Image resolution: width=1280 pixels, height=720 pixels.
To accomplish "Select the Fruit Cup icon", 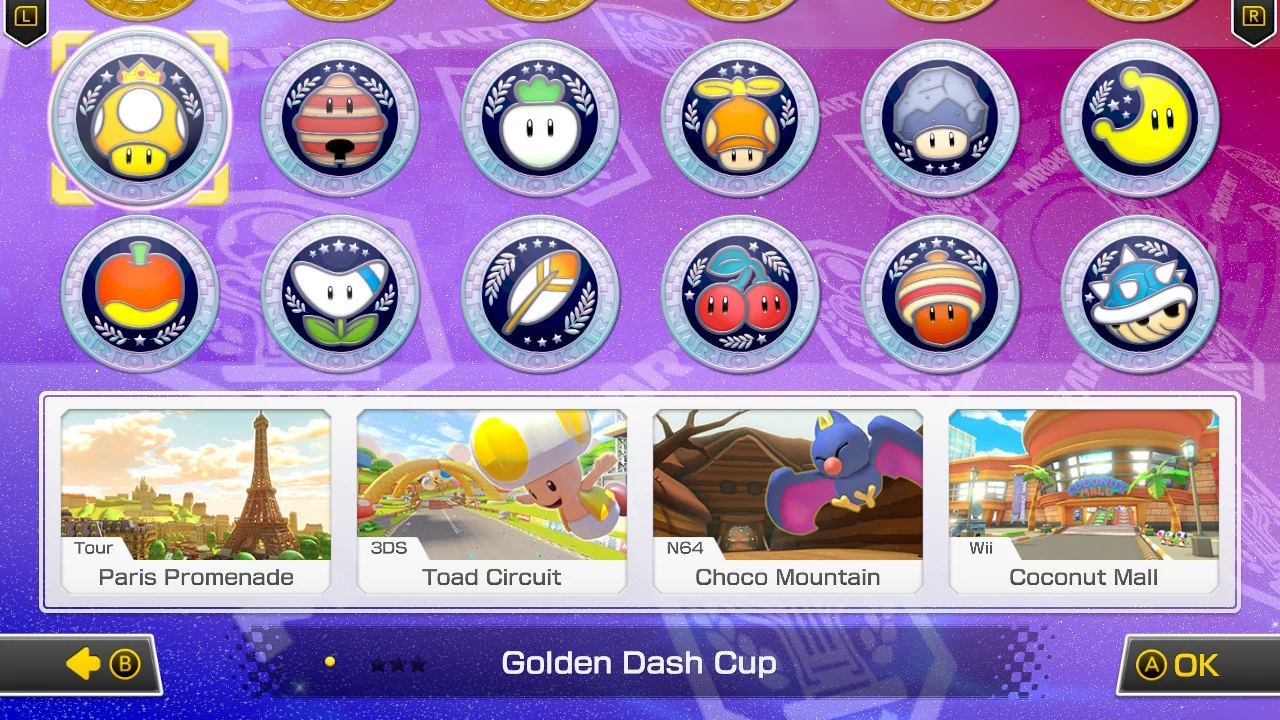I will [x=140, y=293].
